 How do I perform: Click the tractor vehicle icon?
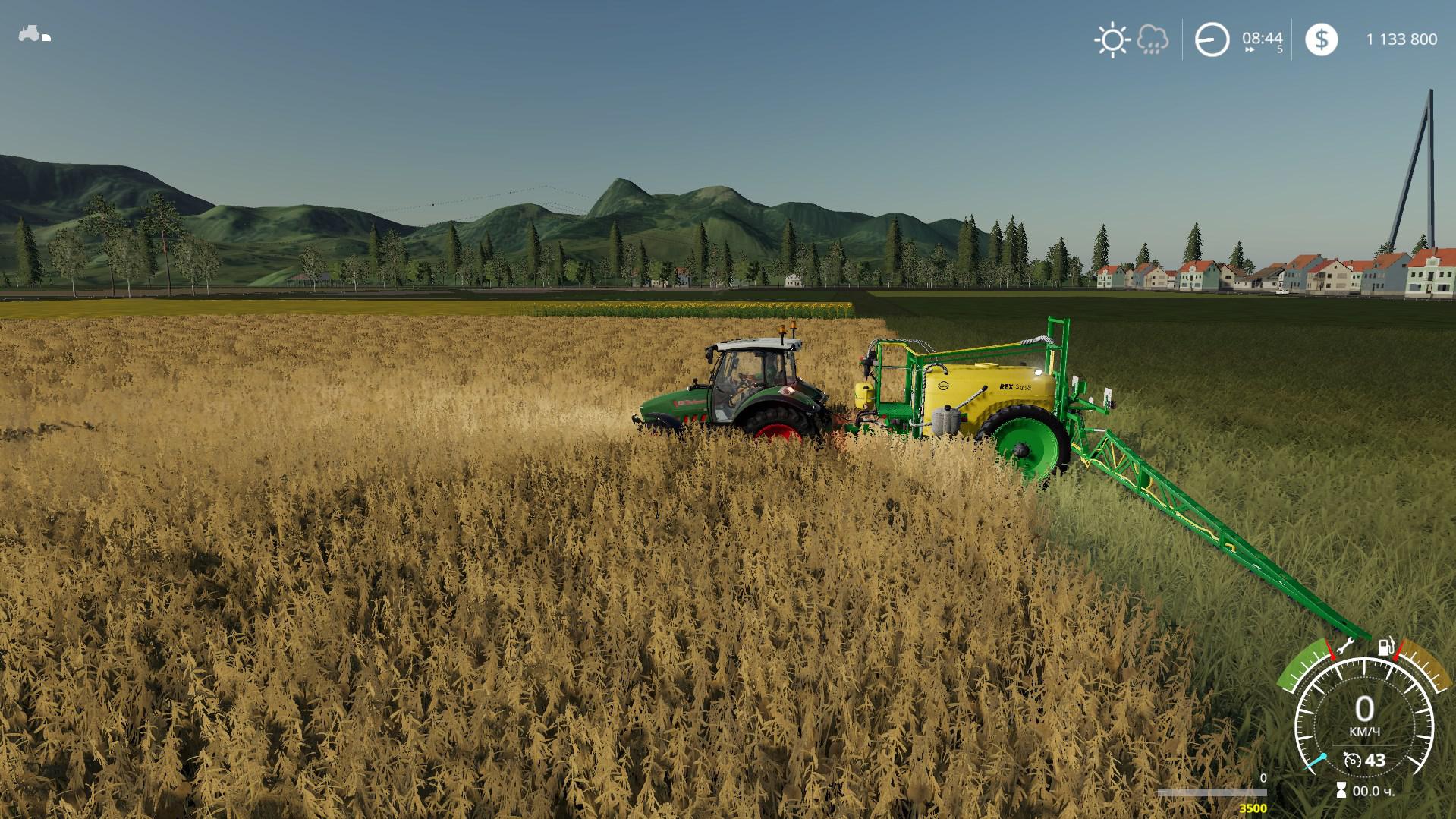tap(34, 35)
